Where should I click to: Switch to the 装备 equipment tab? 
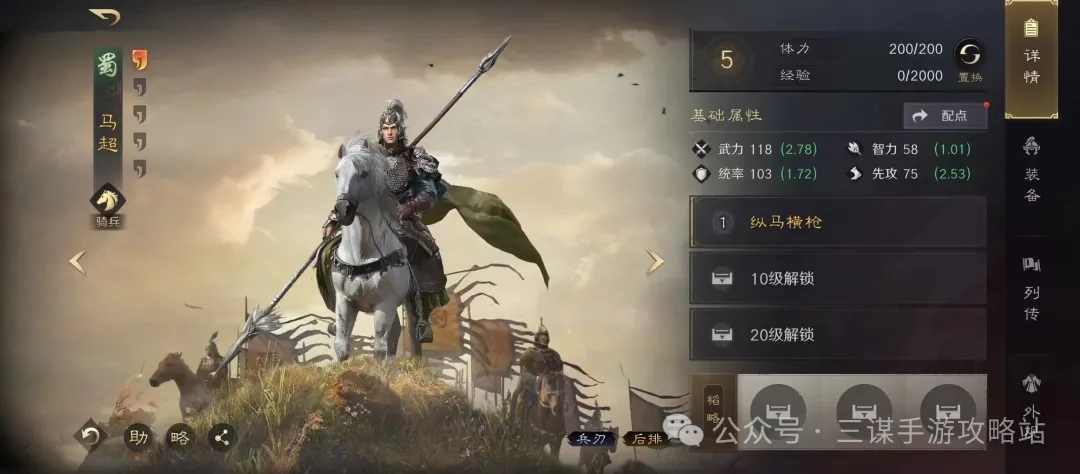pos(1031,170)
